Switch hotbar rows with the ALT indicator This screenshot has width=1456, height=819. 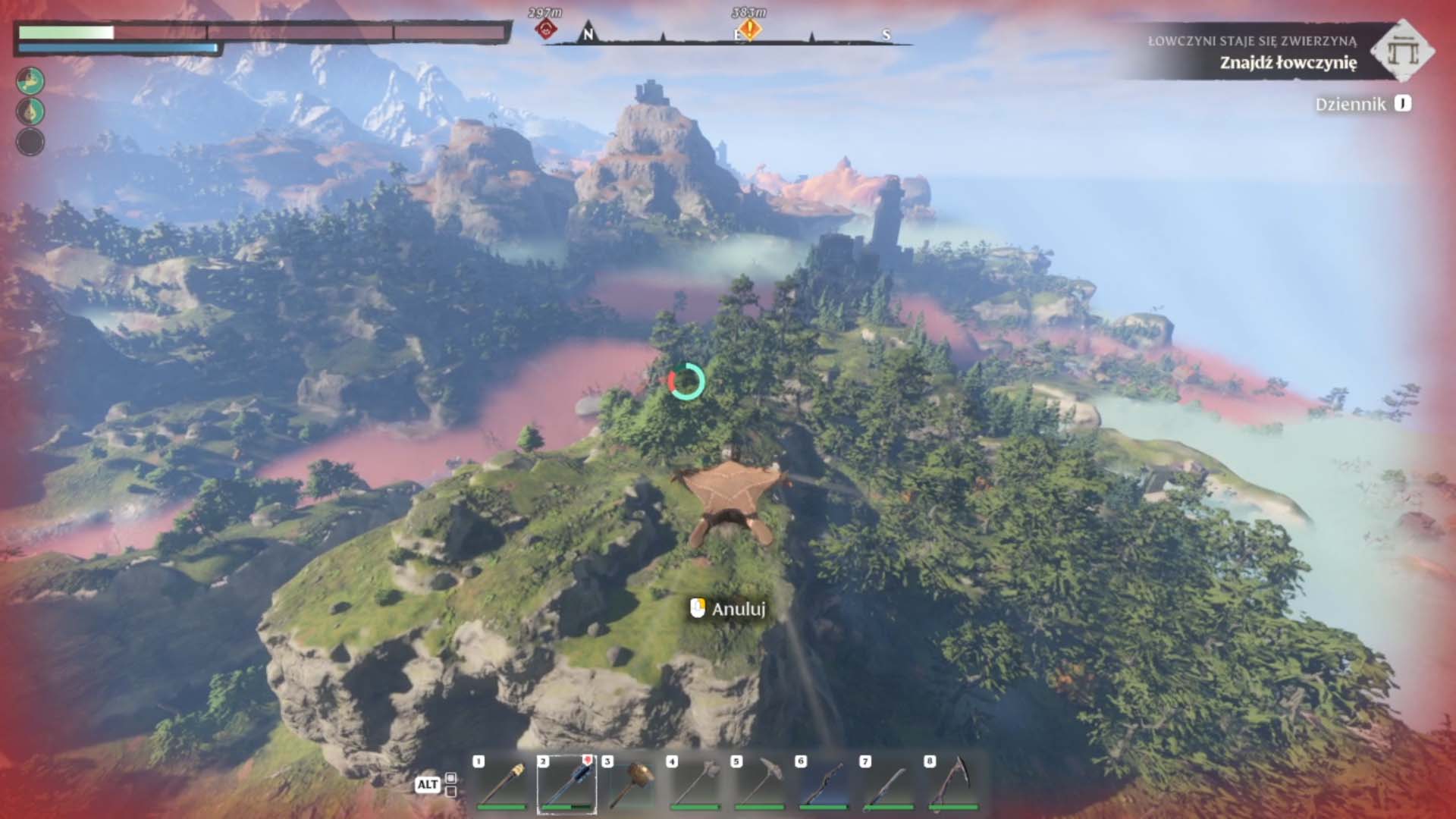427,784
